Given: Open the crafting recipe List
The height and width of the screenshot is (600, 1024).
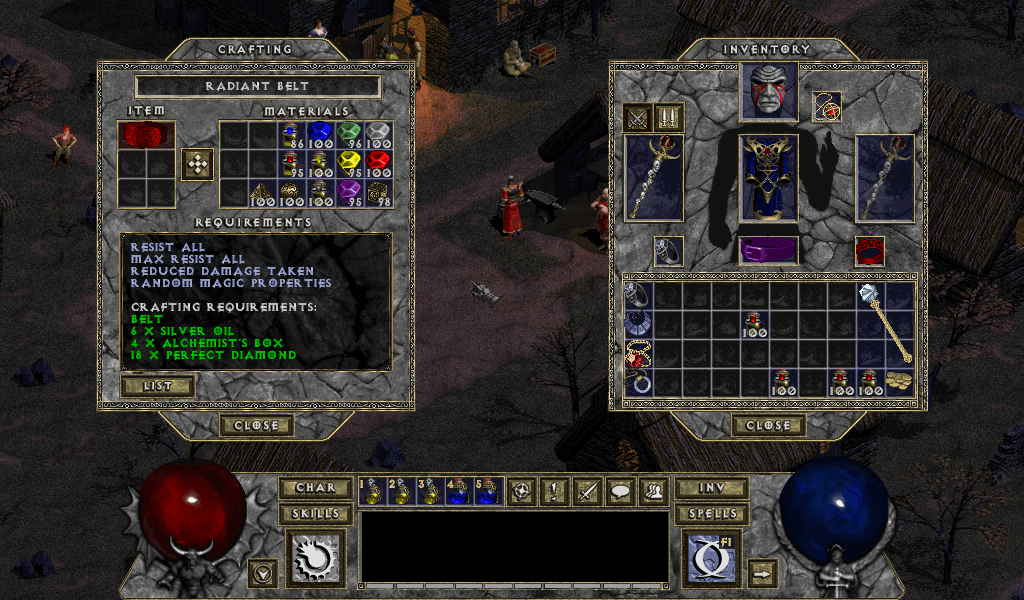Looking at the screenshot, I should [157, 385].
